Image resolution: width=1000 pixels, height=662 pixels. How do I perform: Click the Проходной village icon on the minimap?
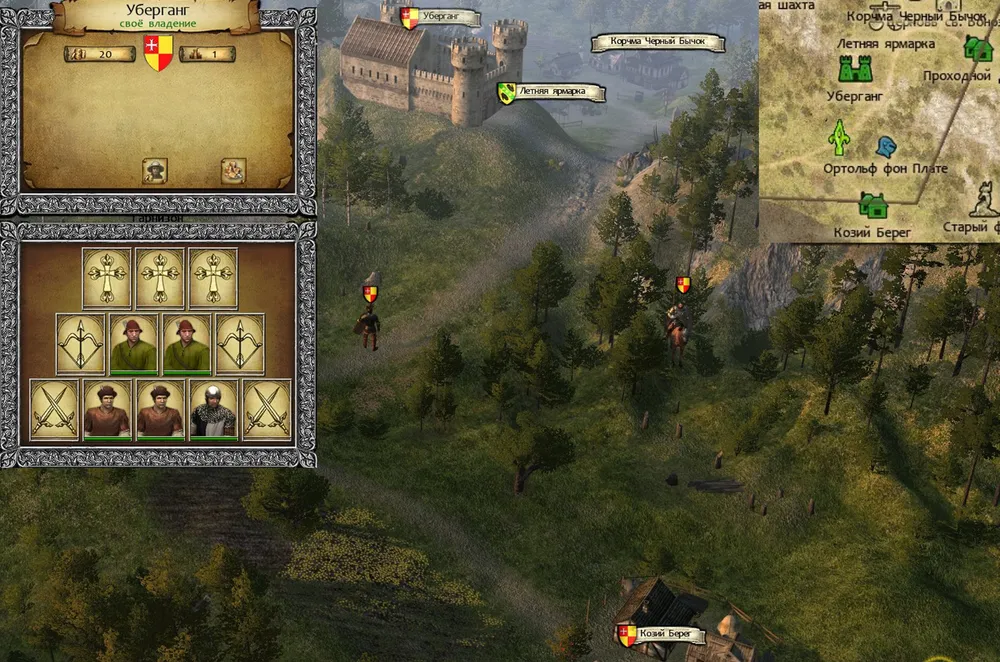click(x=977, y=48)
